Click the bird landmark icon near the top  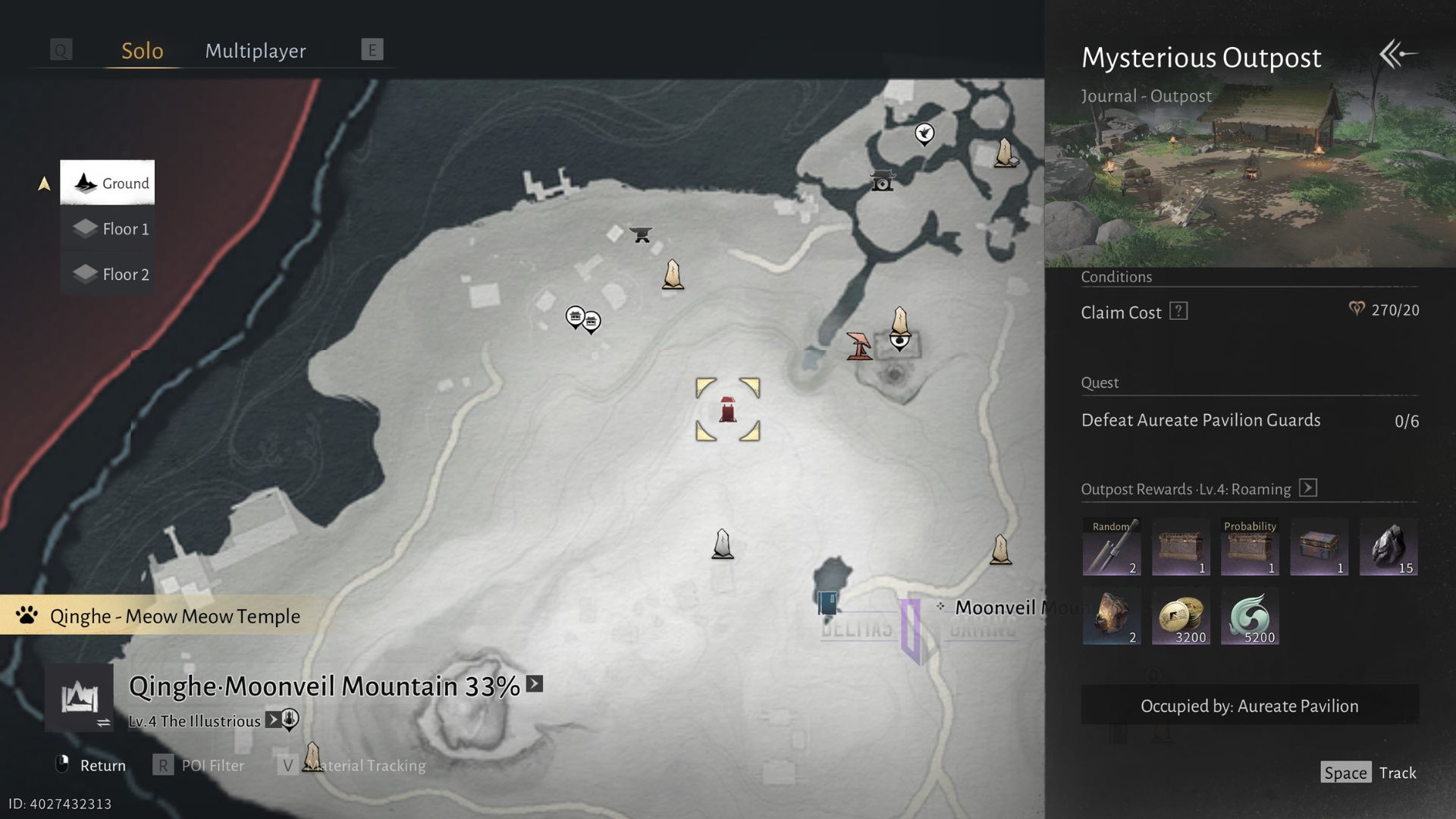pos(924,134)
